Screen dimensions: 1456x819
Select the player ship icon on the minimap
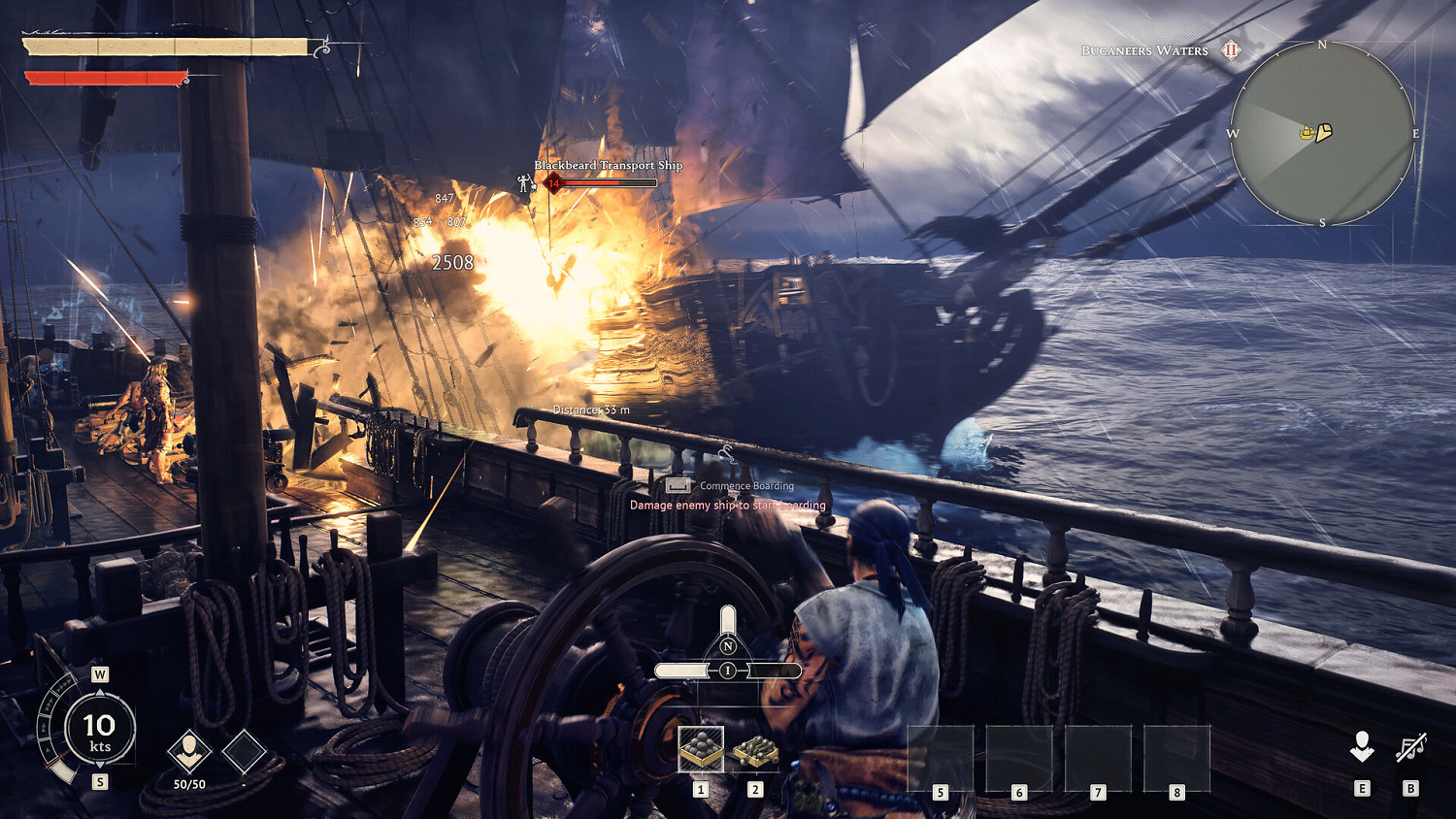click(x=1306, y=131)
